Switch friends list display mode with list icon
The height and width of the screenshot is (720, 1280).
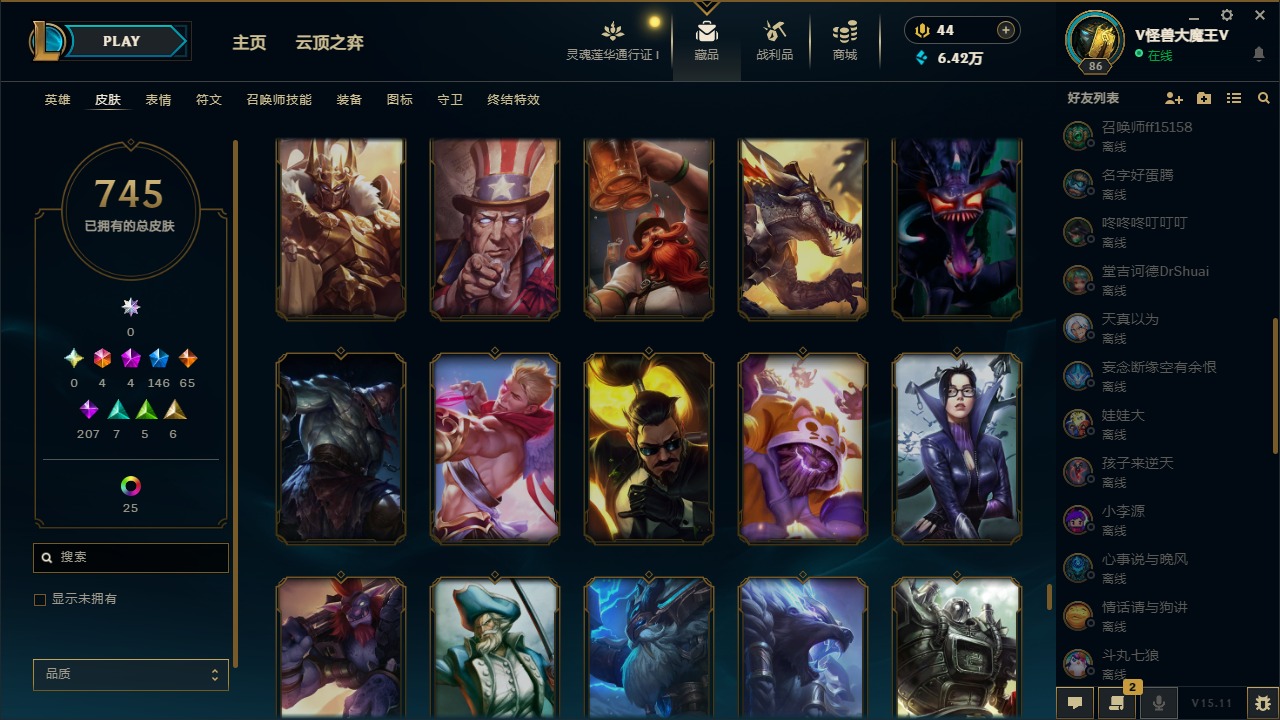tap(1233, 97)
